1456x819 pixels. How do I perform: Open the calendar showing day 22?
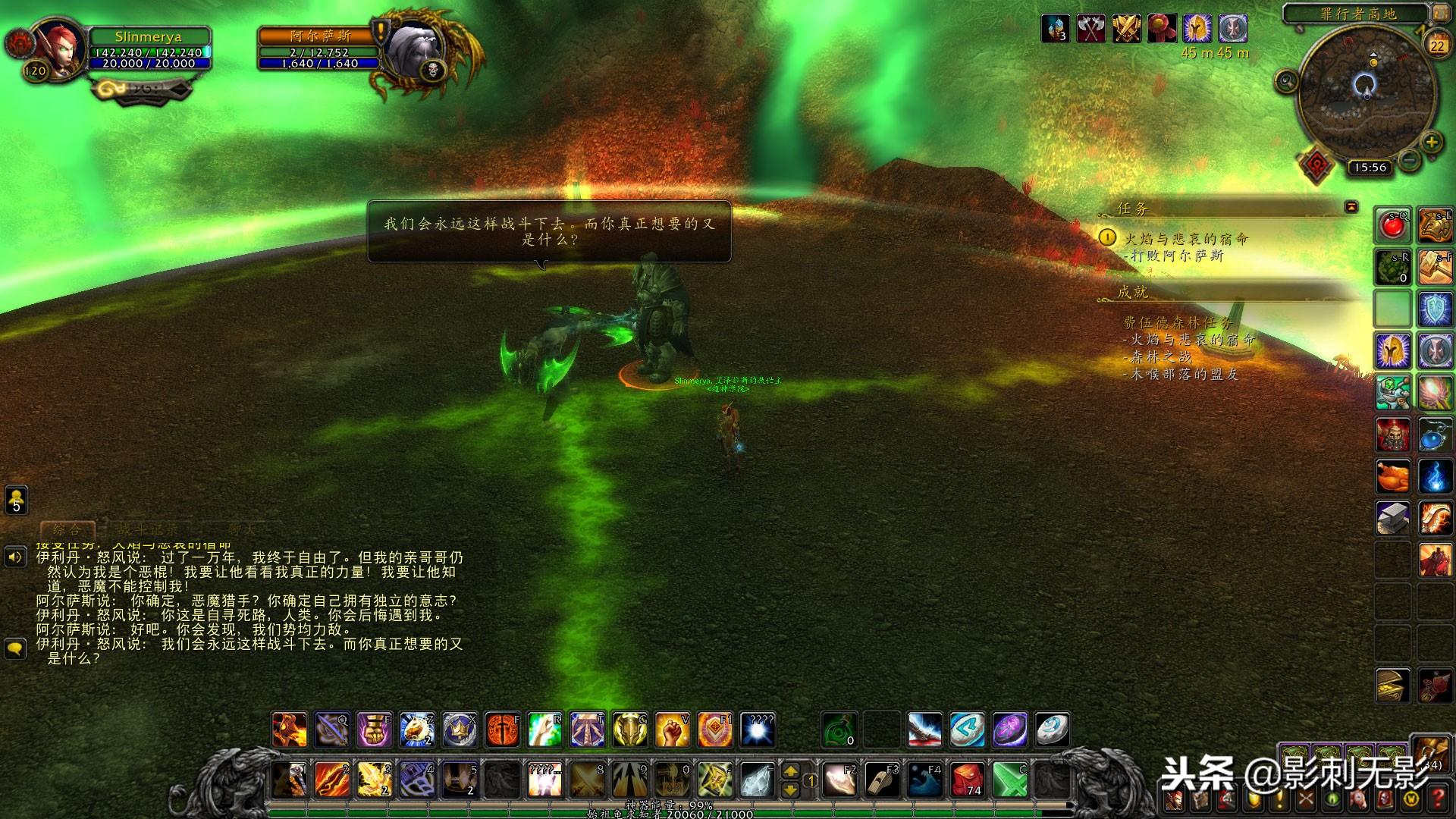point(1437,45)
